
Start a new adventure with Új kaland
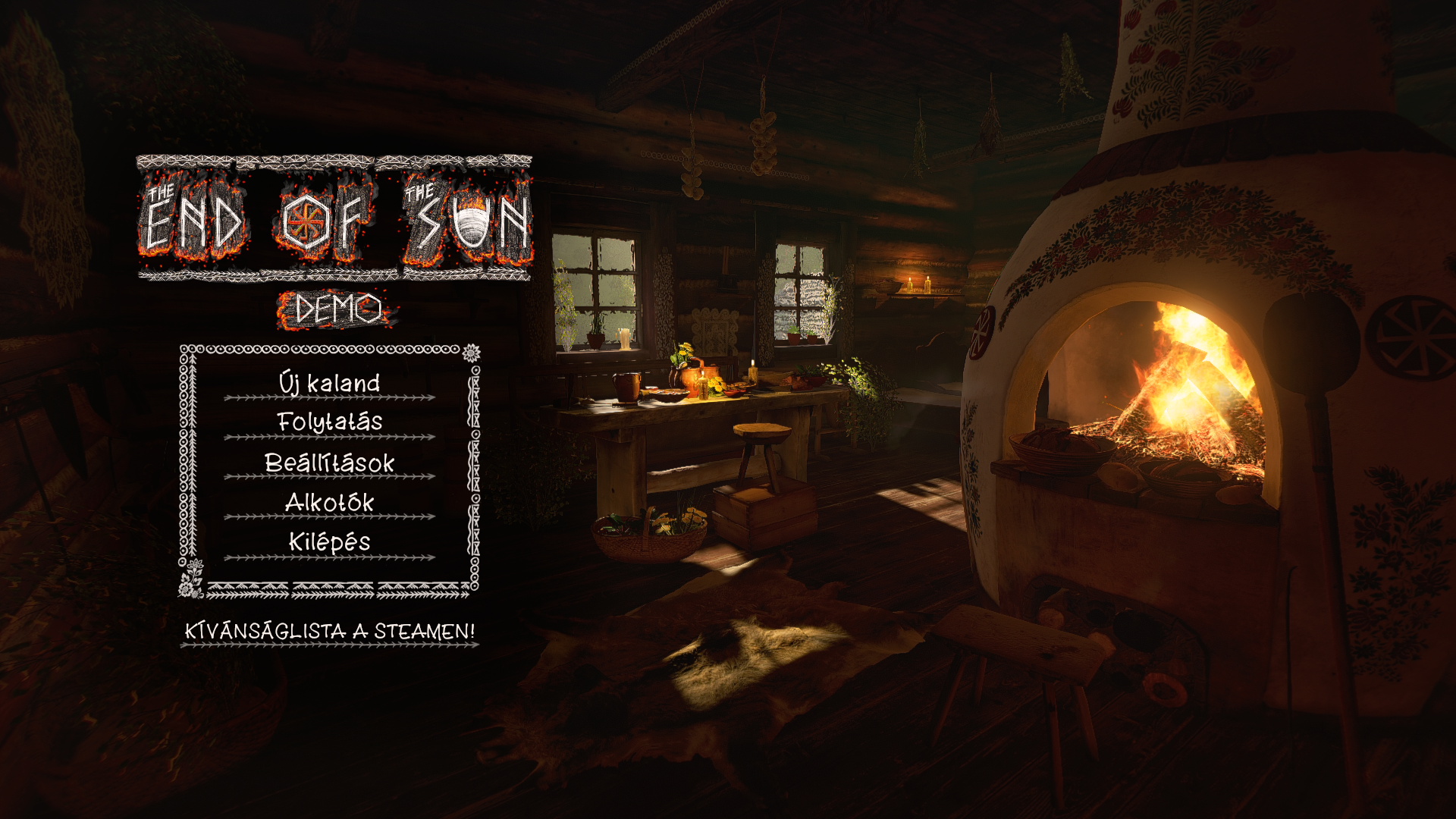coord(329,383)
